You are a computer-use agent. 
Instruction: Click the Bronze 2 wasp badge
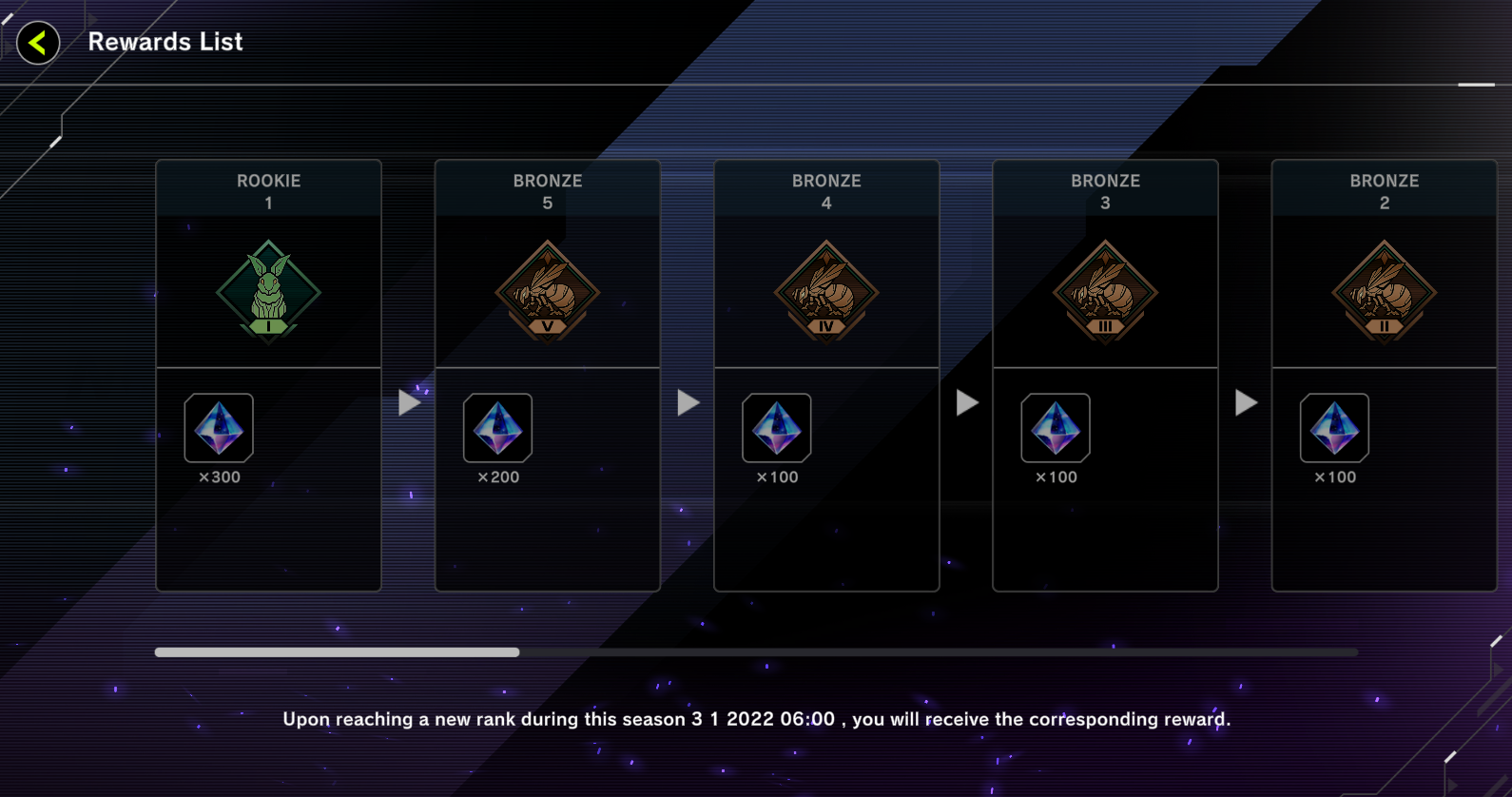pyautogui.click(x=1384, y=292)
